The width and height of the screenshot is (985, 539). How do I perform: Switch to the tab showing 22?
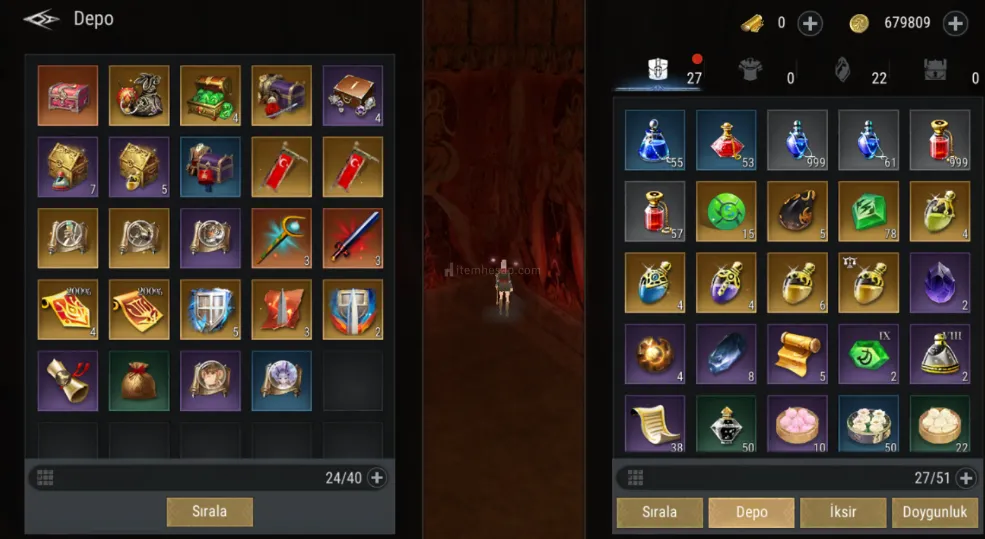[x=843, y=70]
